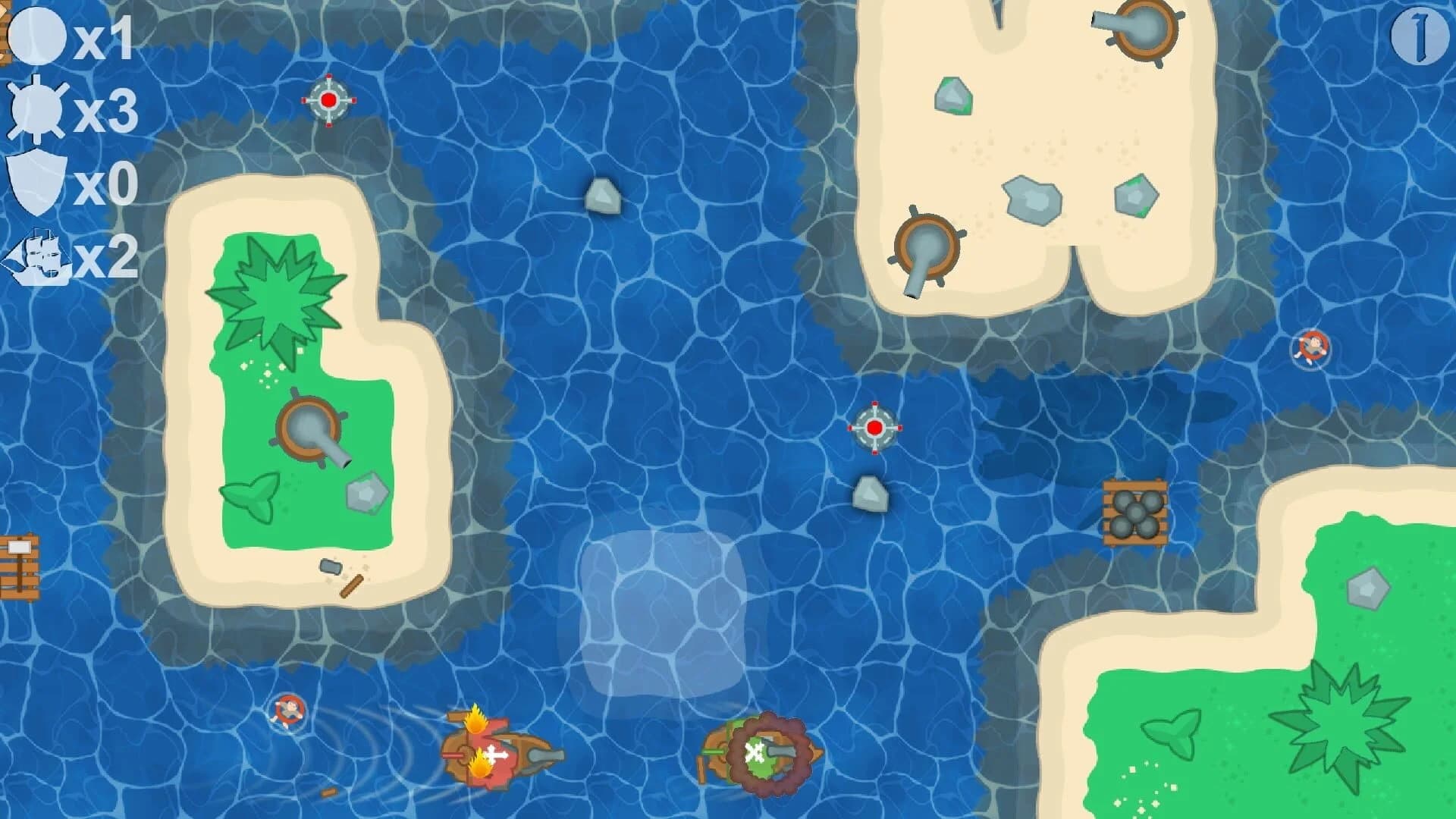Click the cannonball stack on the wooden raft
Image resolution: width=1456 pixels, height=819 pixels.
click(1136, 514)
